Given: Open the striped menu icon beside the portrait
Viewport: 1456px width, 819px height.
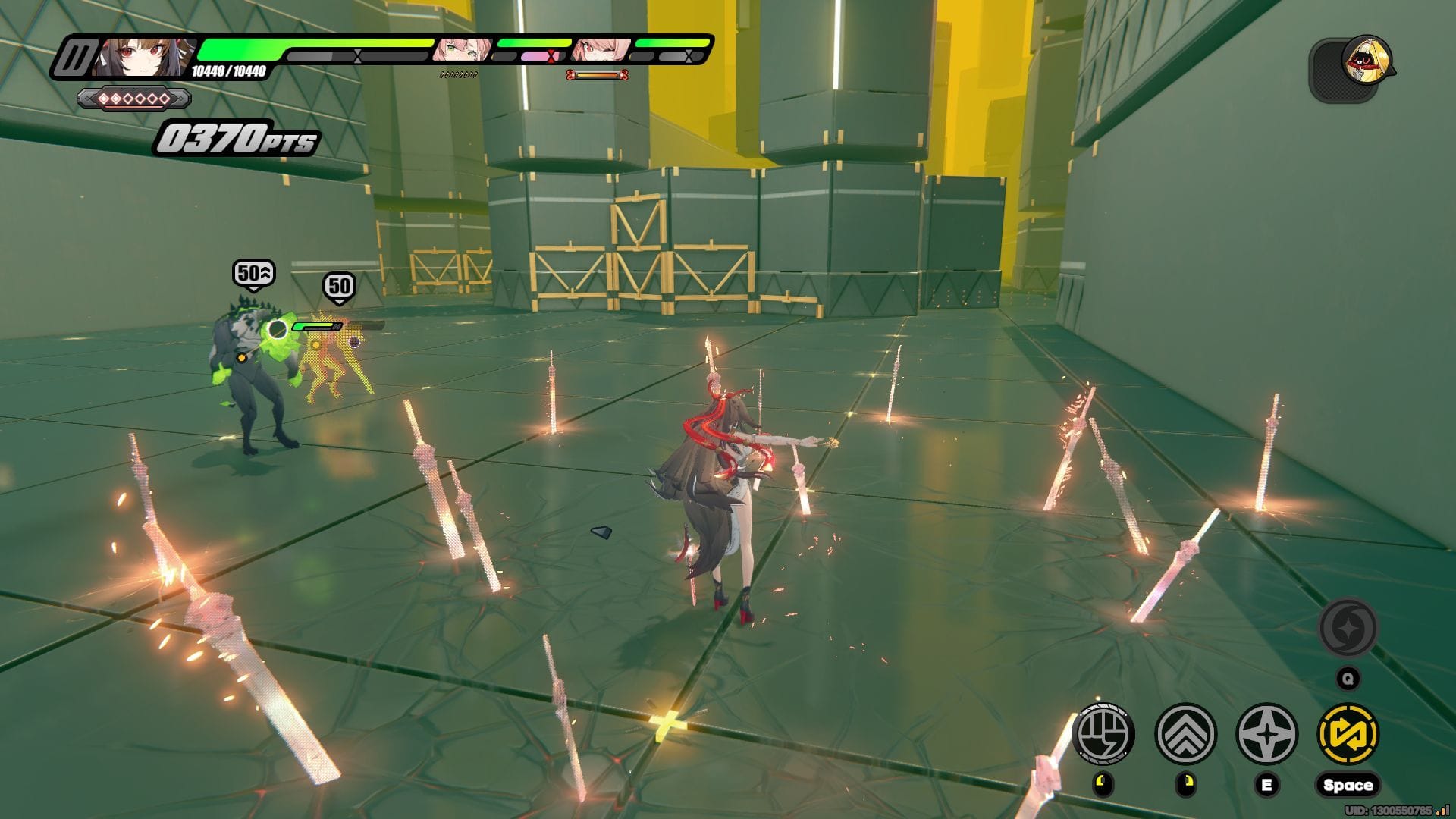Looking at the screenshot, I should coord(76,57).
